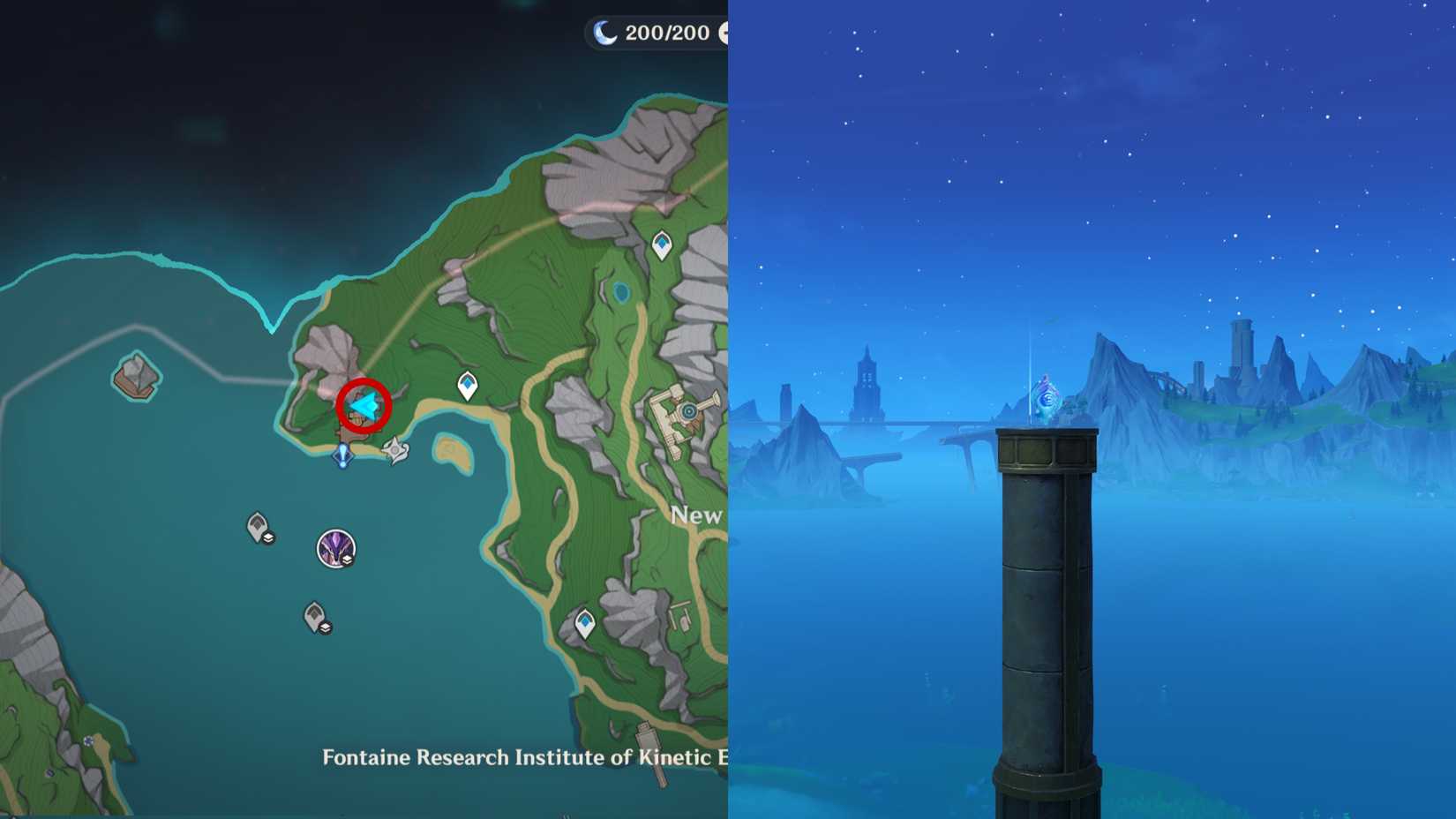
Task: Click the crescent moon icon beside the 200/200 counter
Action: tap(605, 33)
